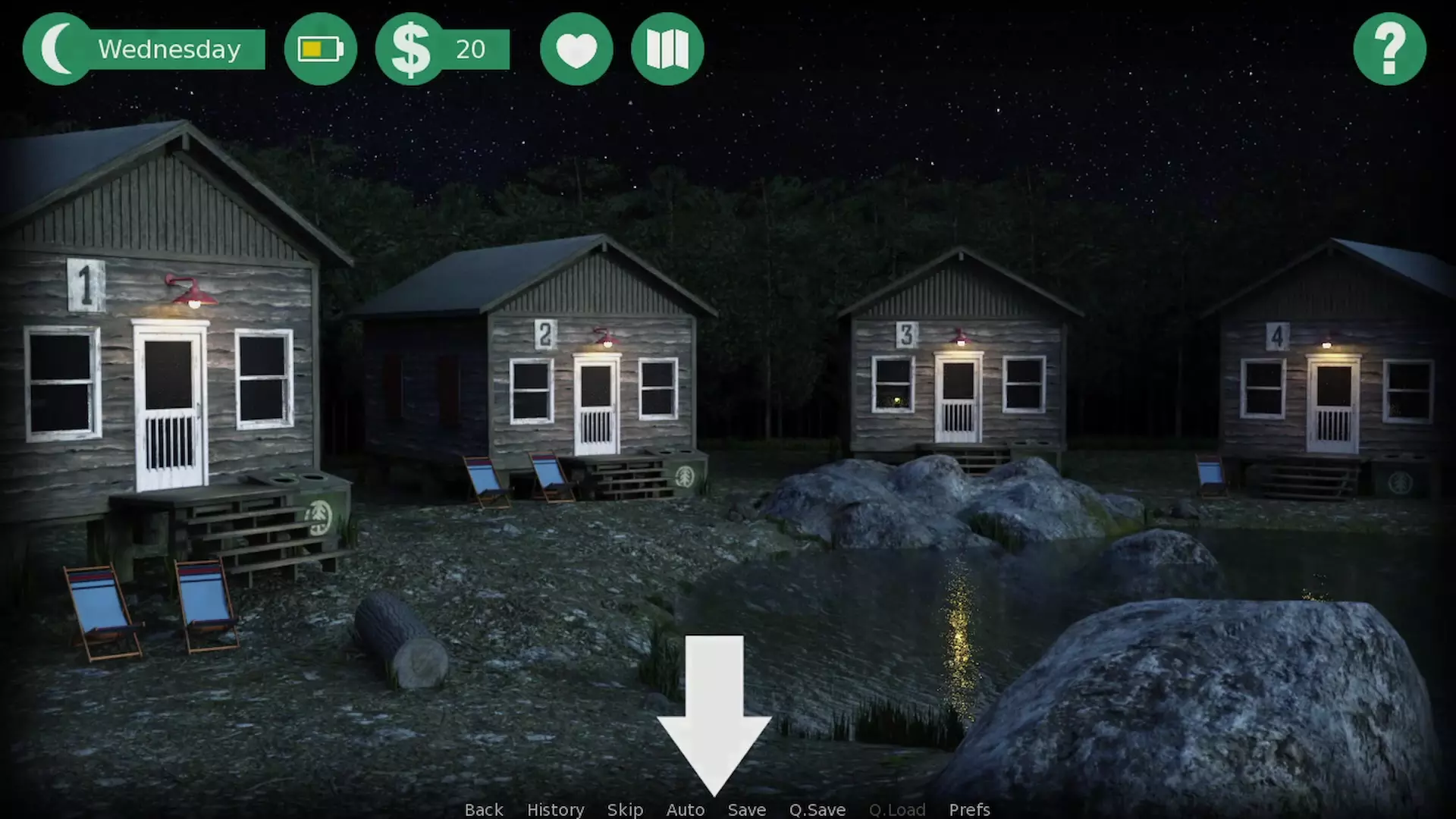Viewport: 1456px width, 819px height.
Task: Make a quick save with Q.Save
Action: pos(817,809)
